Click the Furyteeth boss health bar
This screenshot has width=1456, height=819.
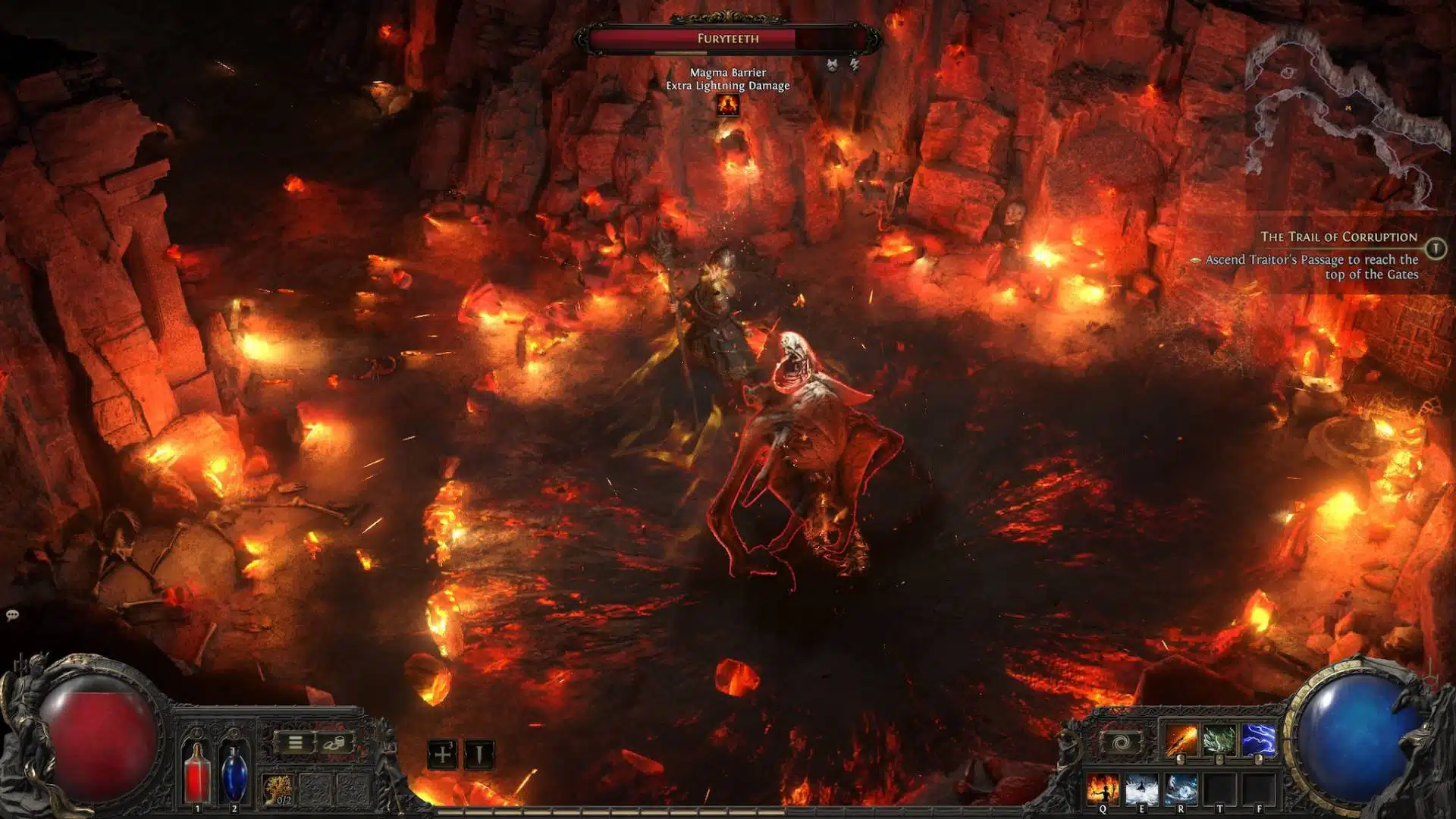[728, 36]
